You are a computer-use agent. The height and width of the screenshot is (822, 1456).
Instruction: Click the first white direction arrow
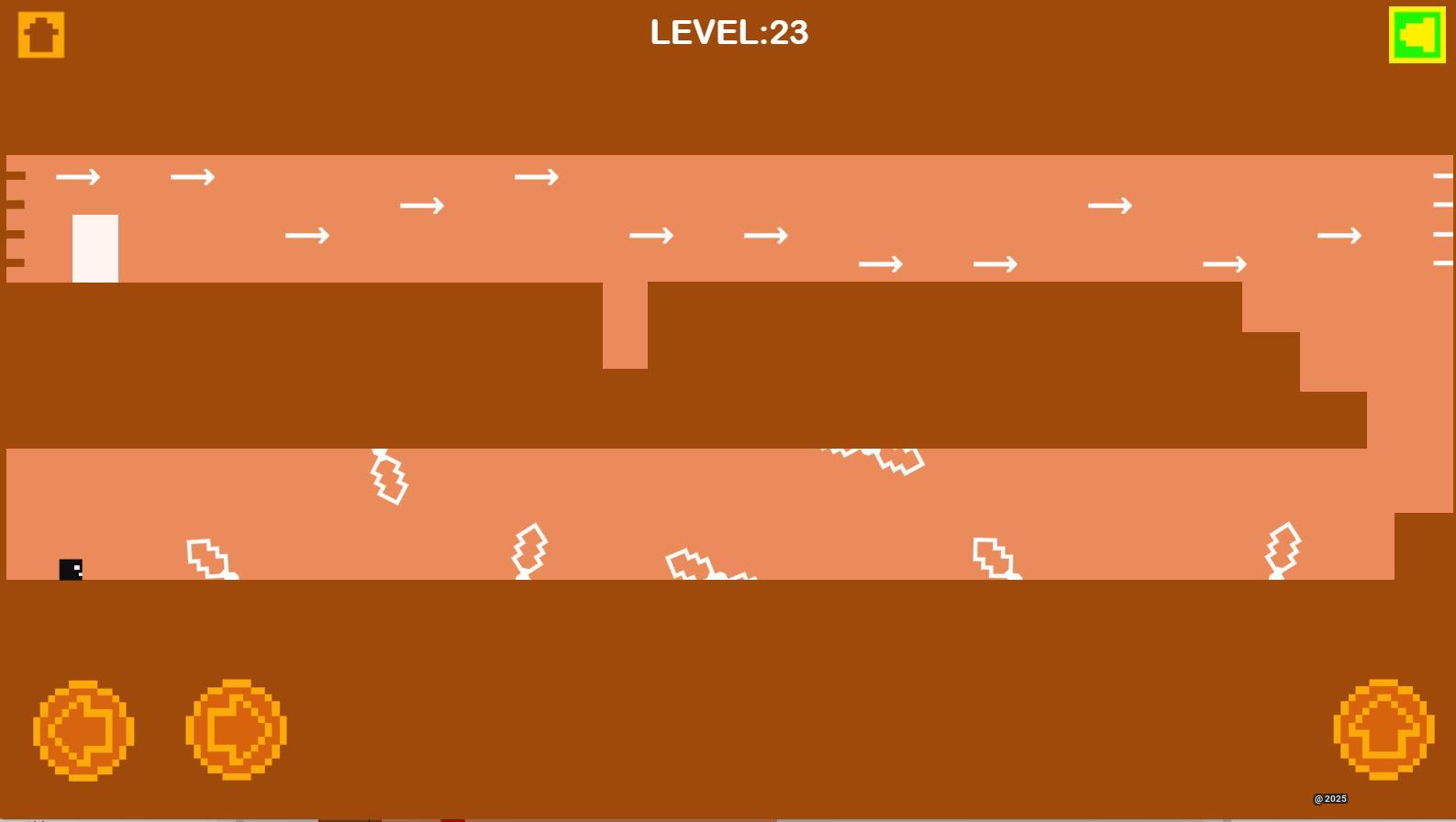click(79, 176)
